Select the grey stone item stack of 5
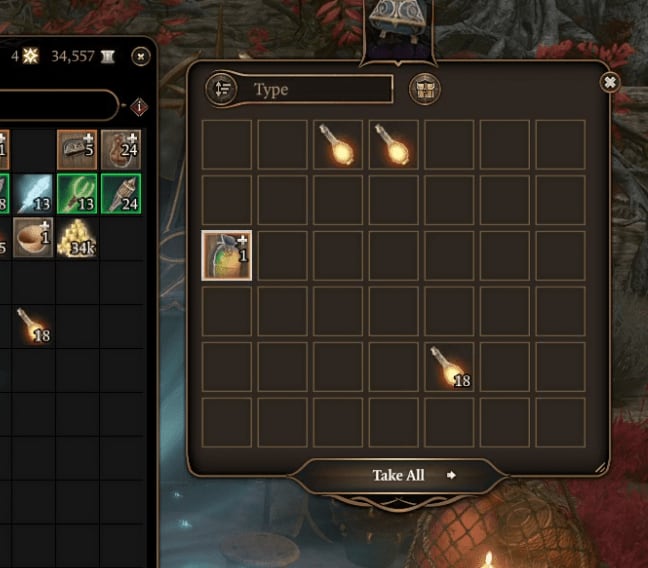The height and width of the screenshot is (568, 648). pyautogui.click(x=77, y=150)
